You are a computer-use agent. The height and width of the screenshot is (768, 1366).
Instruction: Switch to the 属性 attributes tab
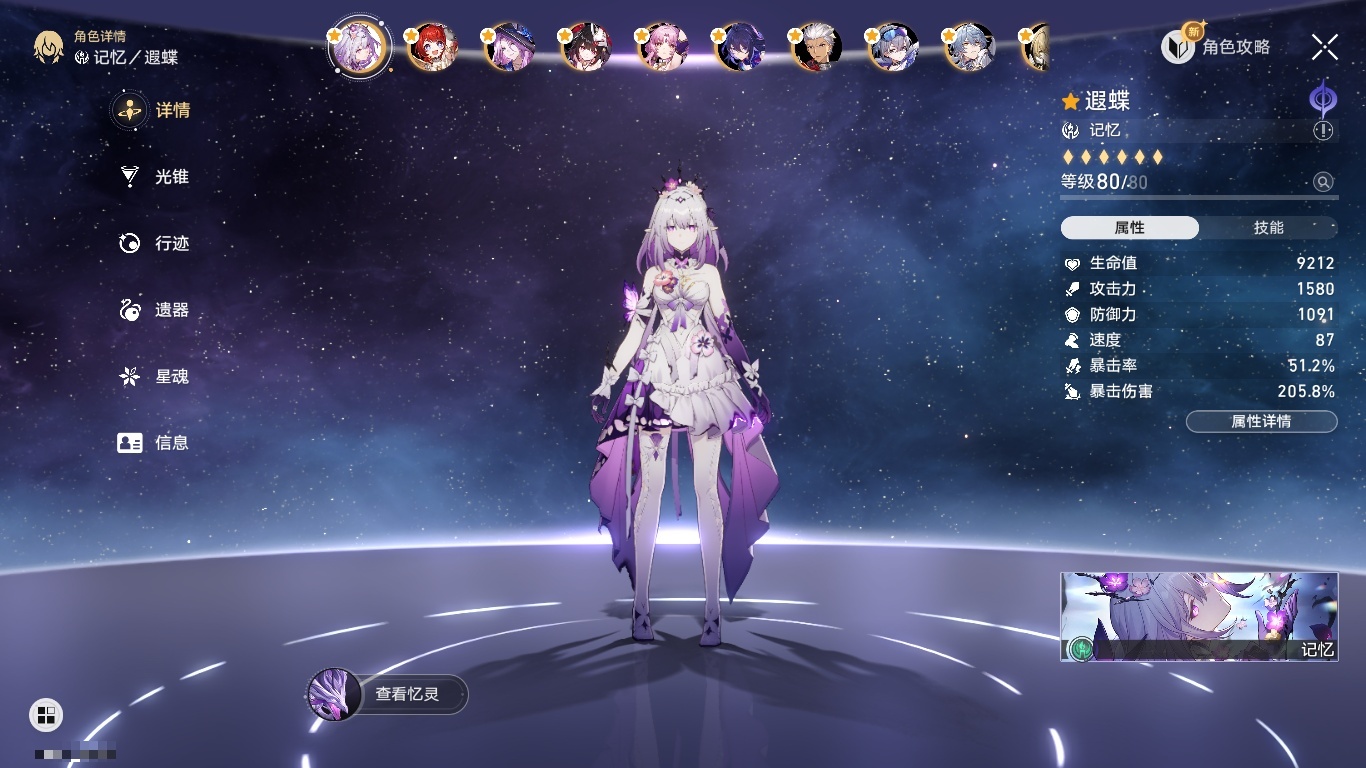tap(1129, 228)
